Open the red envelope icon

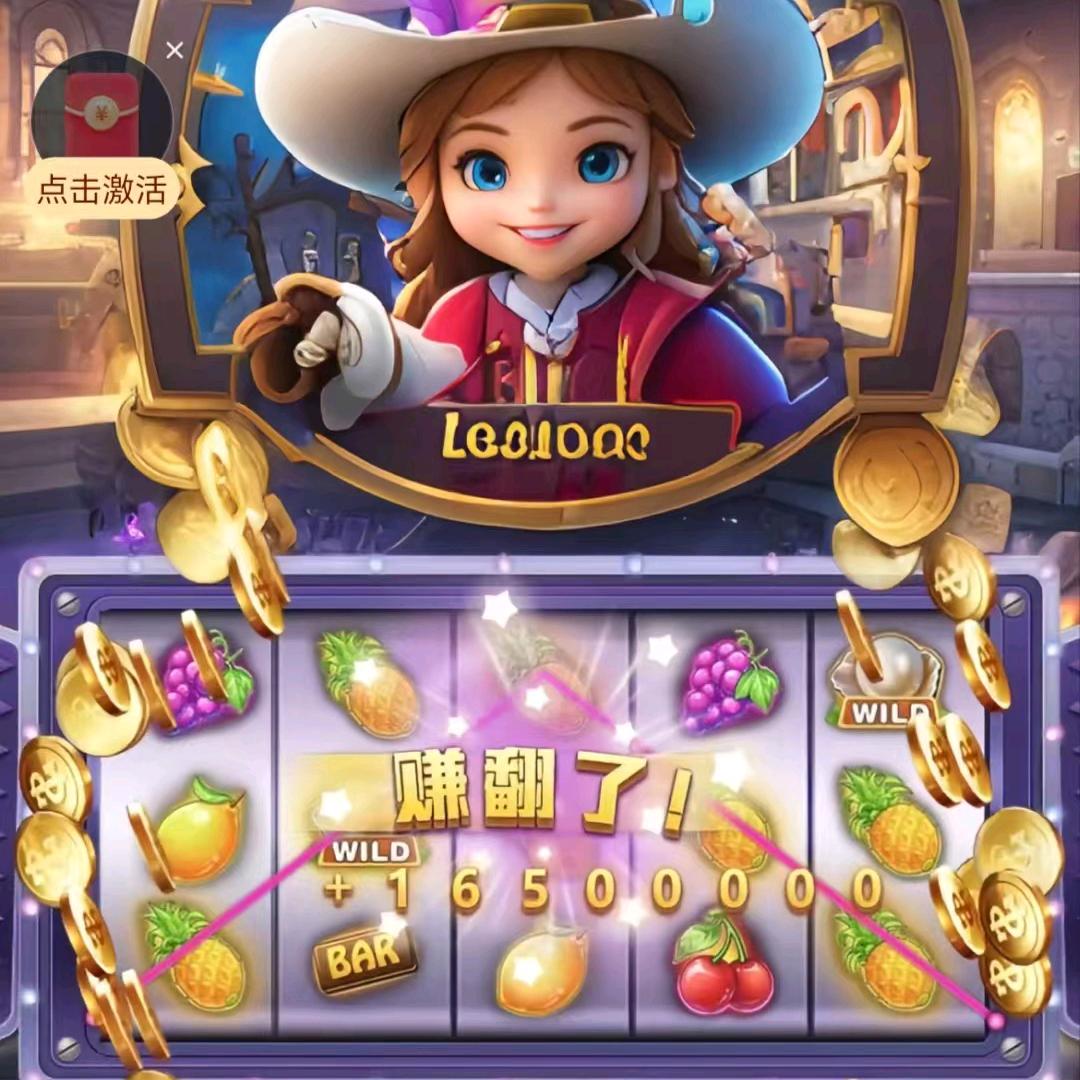[x=100, y=108]
